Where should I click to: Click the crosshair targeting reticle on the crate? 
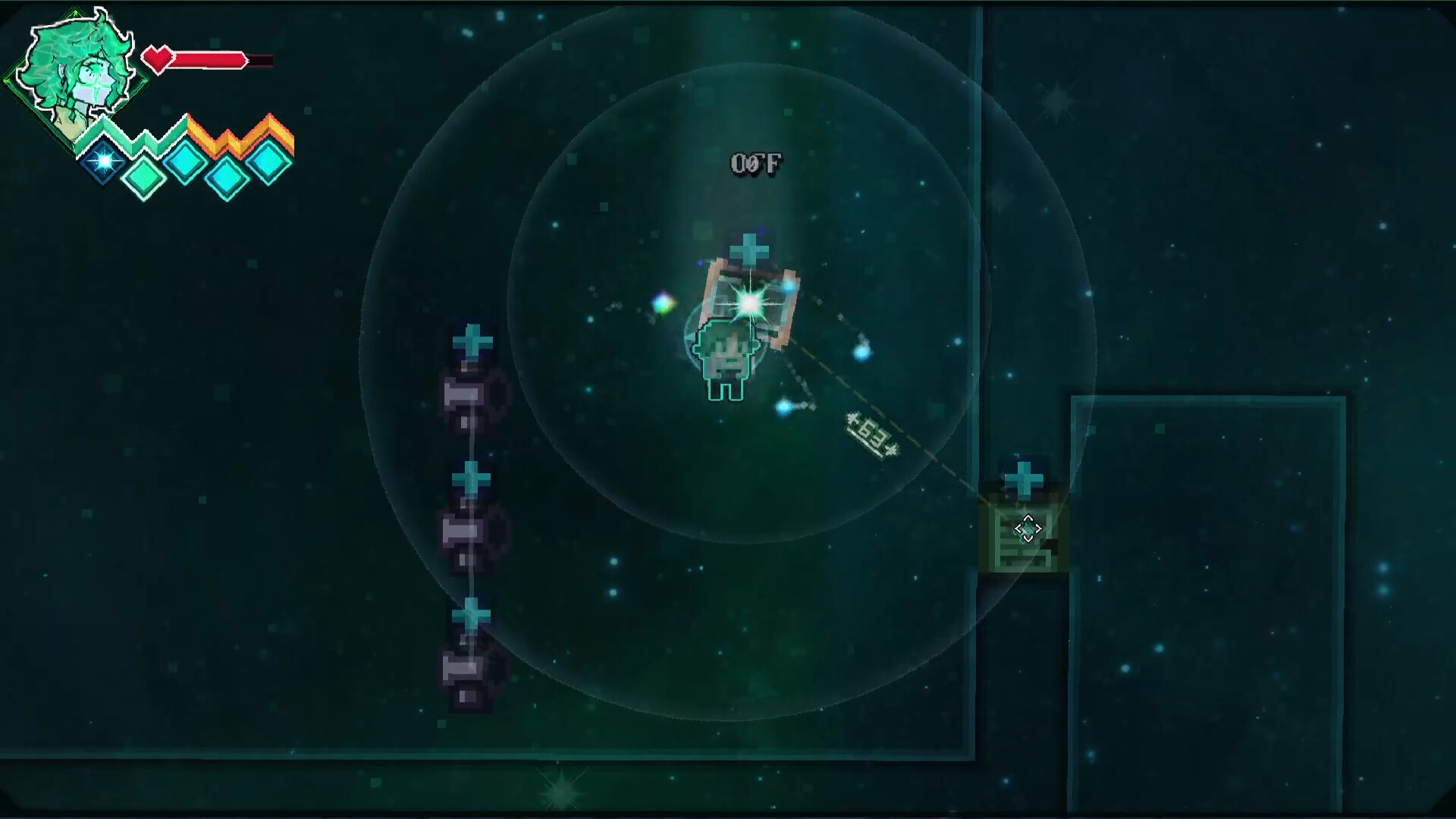tap(1028, 527)
